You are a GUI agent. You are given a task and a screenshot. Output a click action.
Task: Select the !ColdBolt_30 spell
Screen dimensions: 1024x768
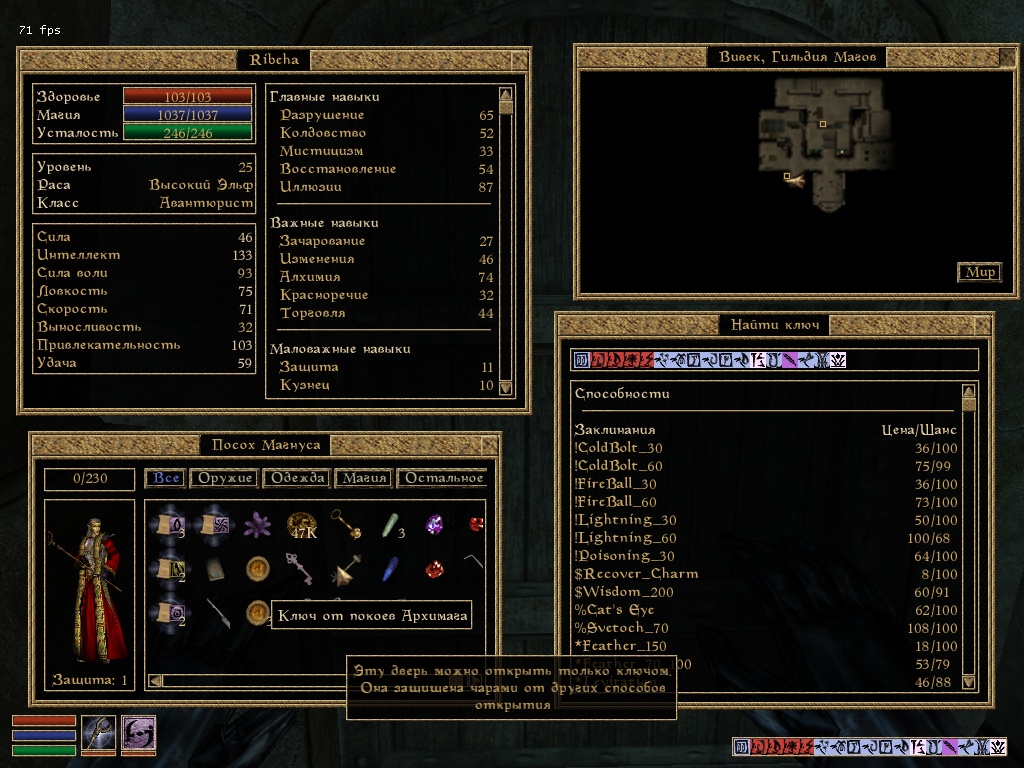(x=618, y=448)
